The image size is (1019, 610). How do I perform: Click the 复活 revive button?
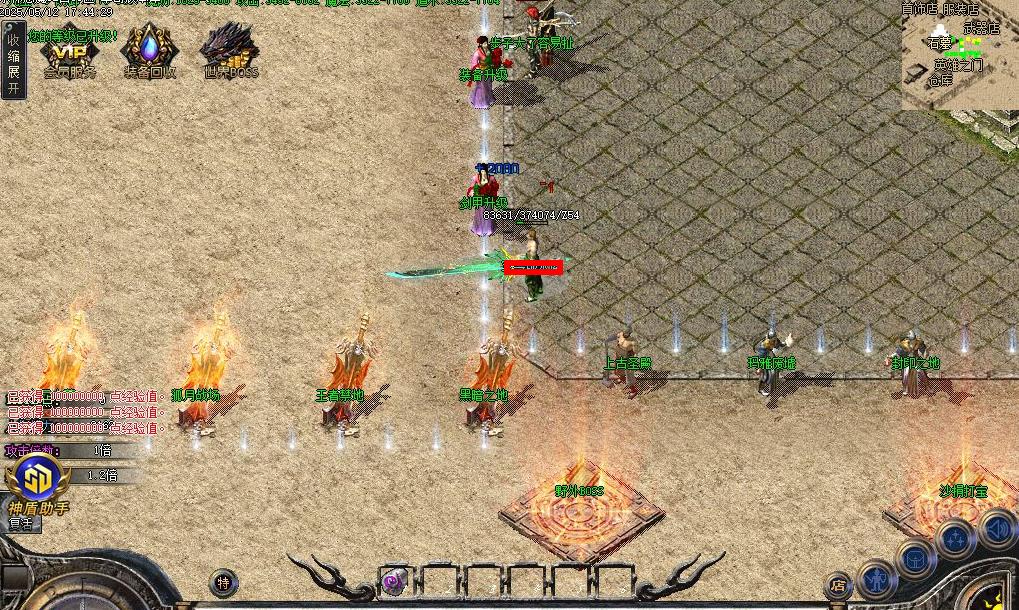[x=22, y=523]
